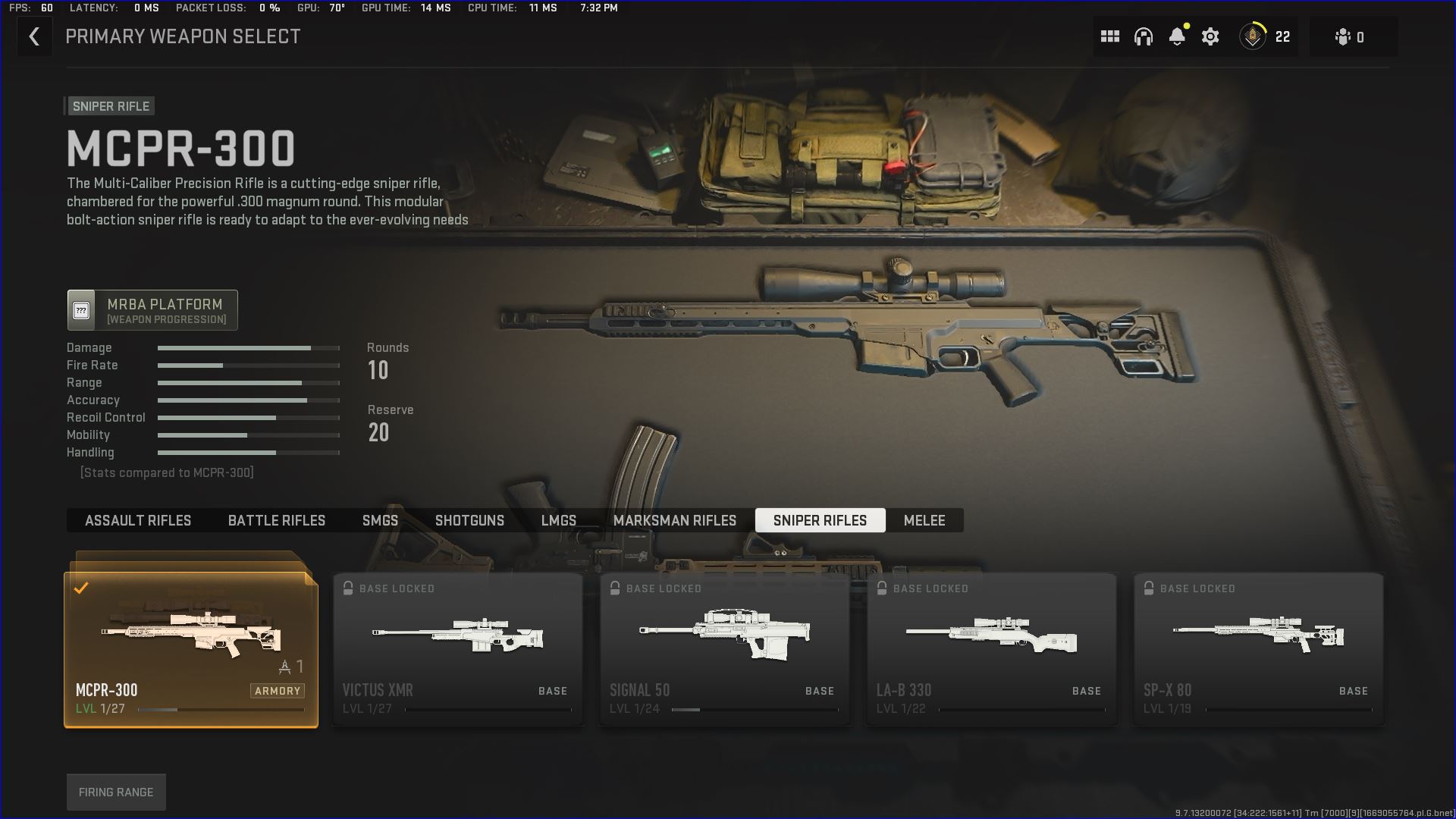
Task: Open the MRBA Platform weapon progression
Action: coord(152,309)
